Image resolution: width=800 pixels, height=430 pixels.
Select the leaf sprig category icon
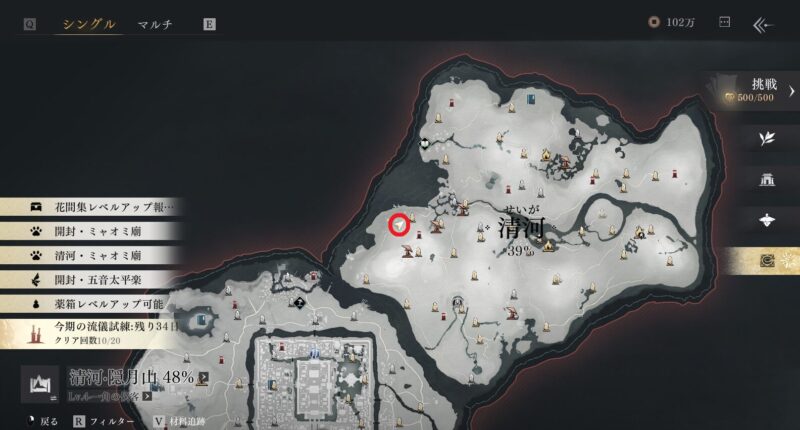767,139
